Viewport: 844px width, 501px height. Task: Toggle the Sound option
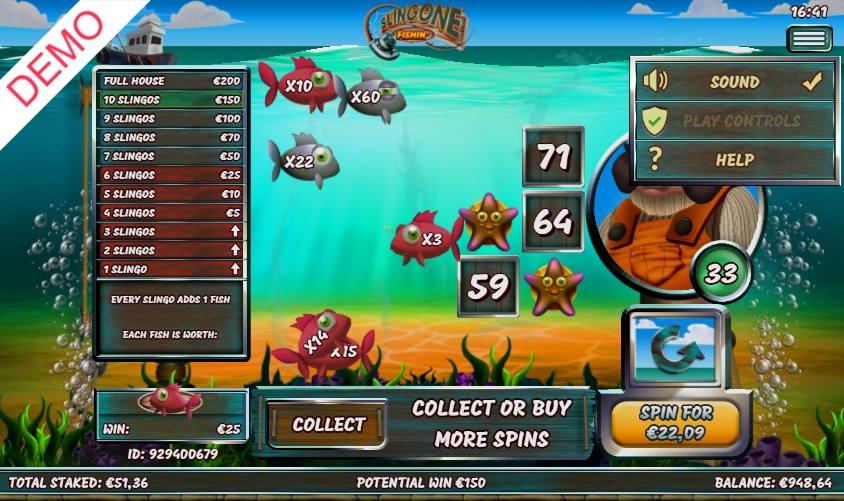tap(735, 82)
